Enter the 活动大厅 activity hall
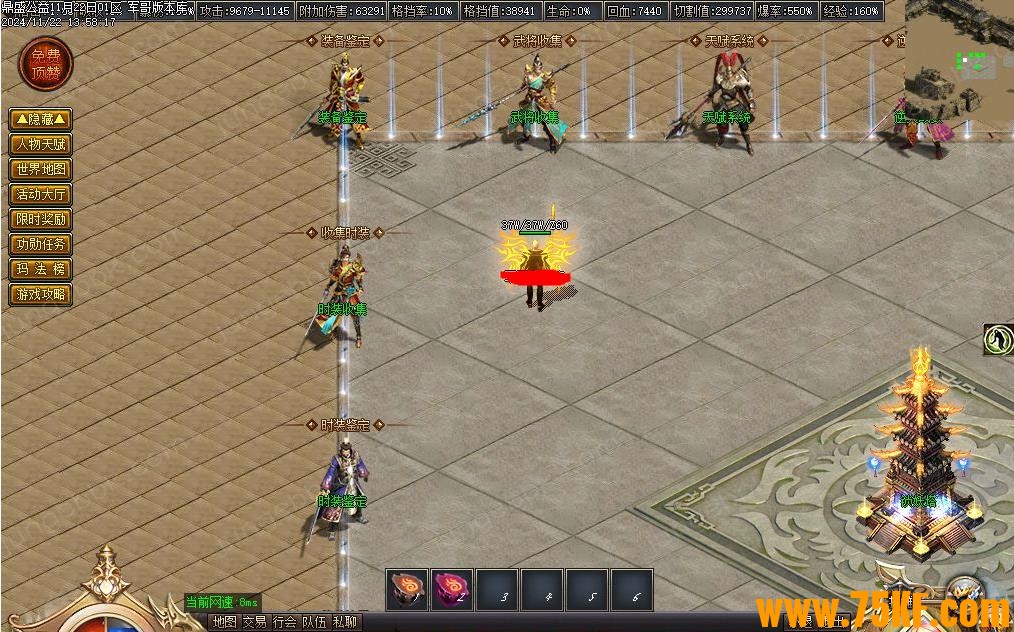The image size is (1014, 632). [x=41, y=194]
